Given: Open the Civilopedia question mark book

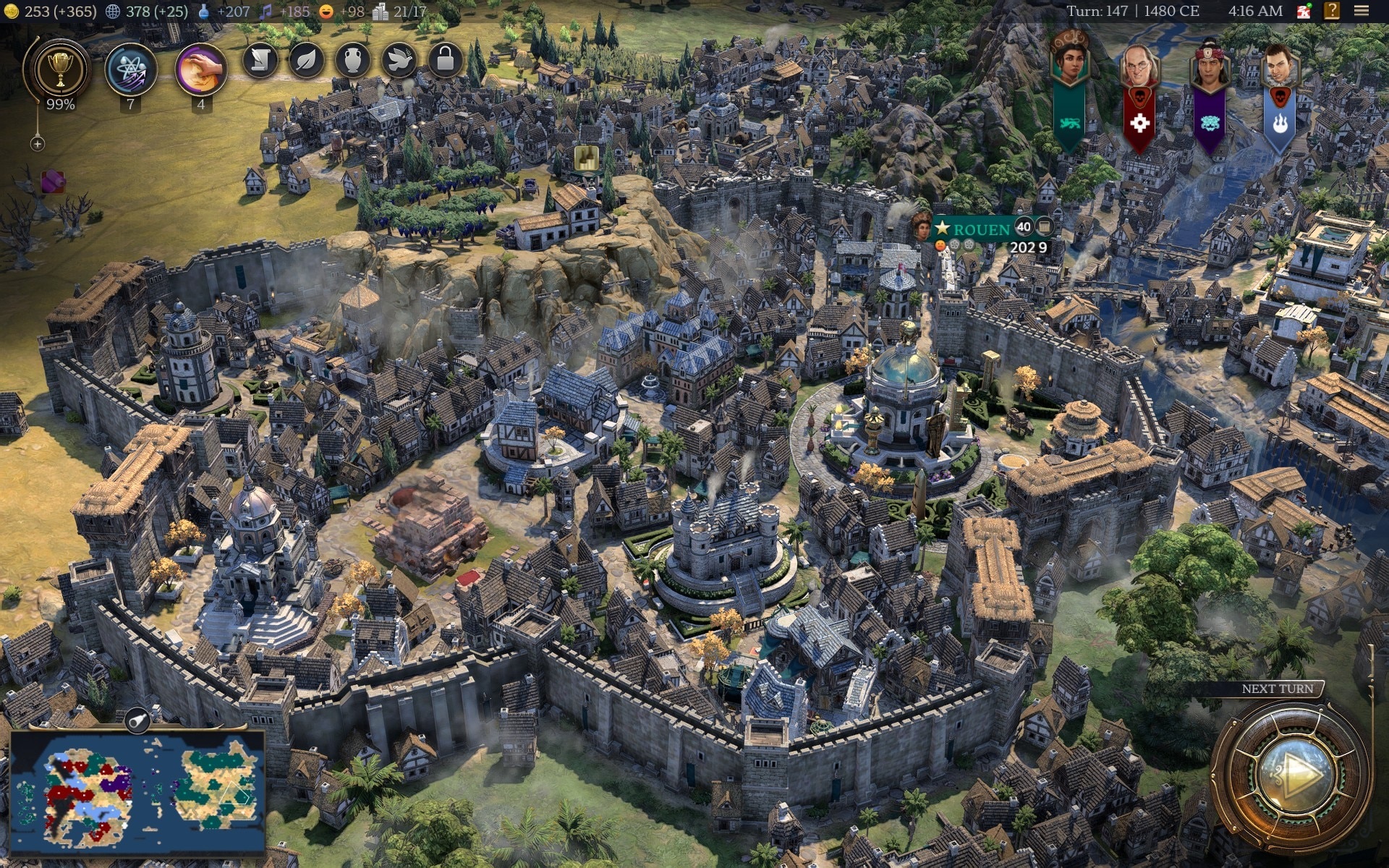Looking at the screenshot, I should click(1332, 11).
